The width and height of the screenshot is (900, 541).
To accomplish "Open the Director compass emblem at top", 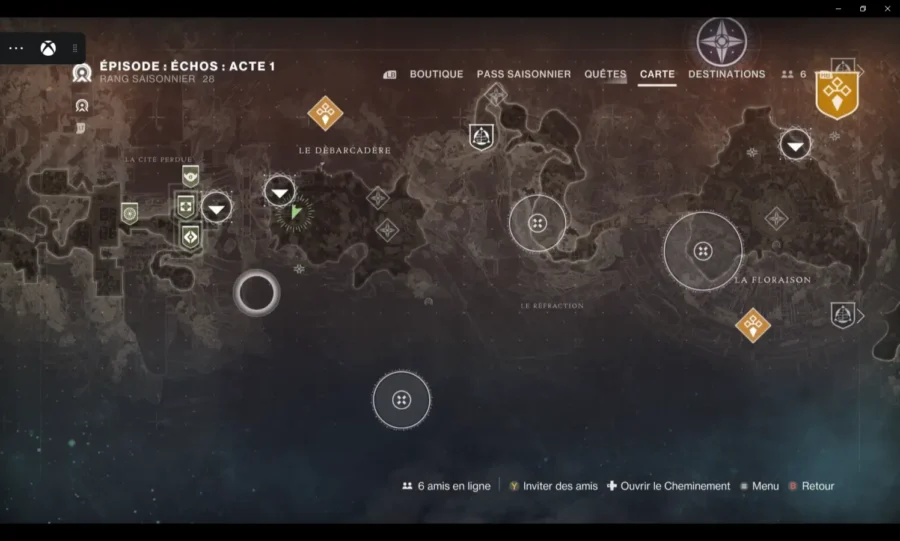I will tap(721, 42).
